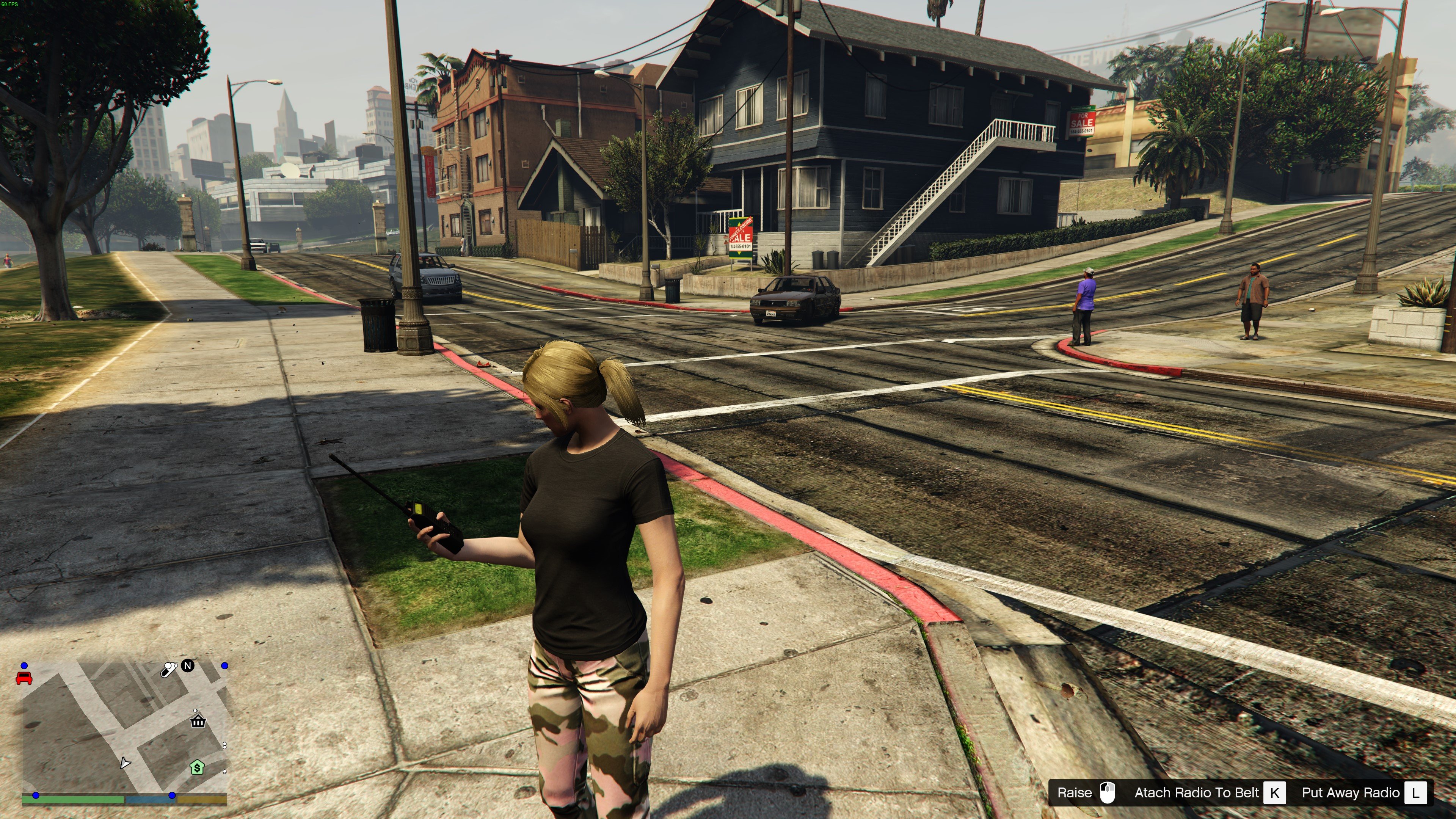Click the green dollar house marker

[197, 767]
